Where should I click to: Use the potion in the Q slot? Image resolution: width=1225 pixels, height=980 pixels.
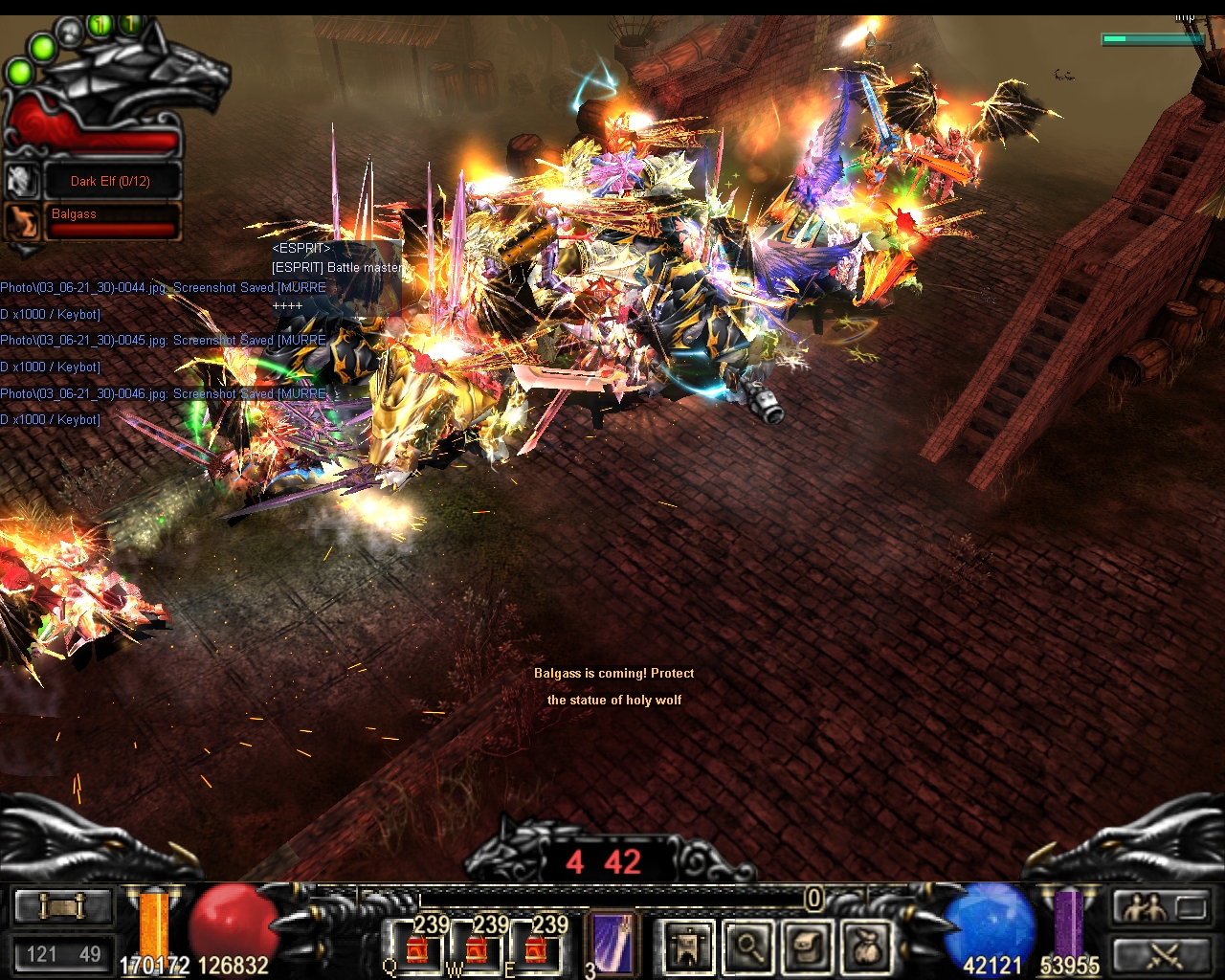pos(417,947)
